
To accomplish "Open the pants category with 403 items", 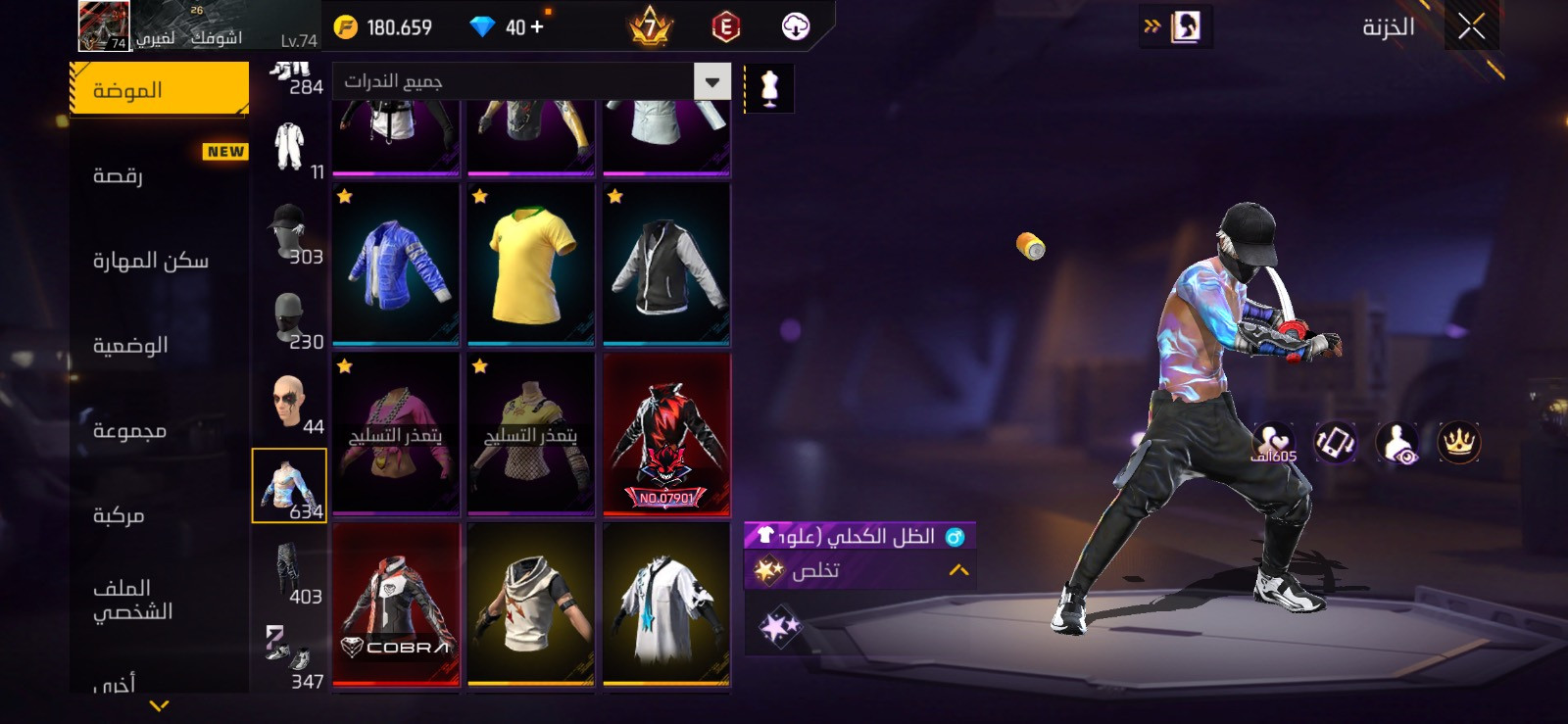I will (290, 575).
